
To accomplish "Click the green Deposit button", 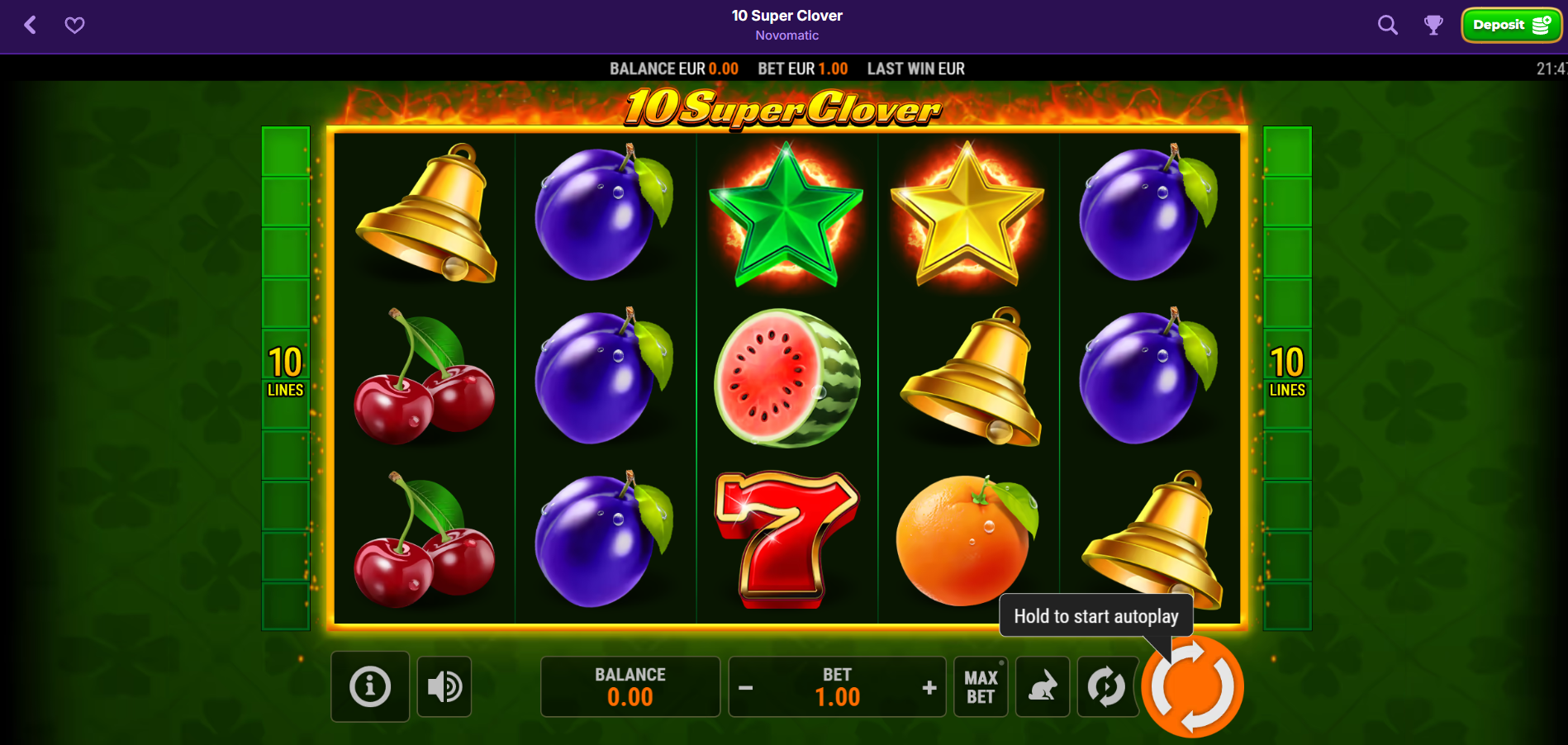I will (x=1511, y=25).
